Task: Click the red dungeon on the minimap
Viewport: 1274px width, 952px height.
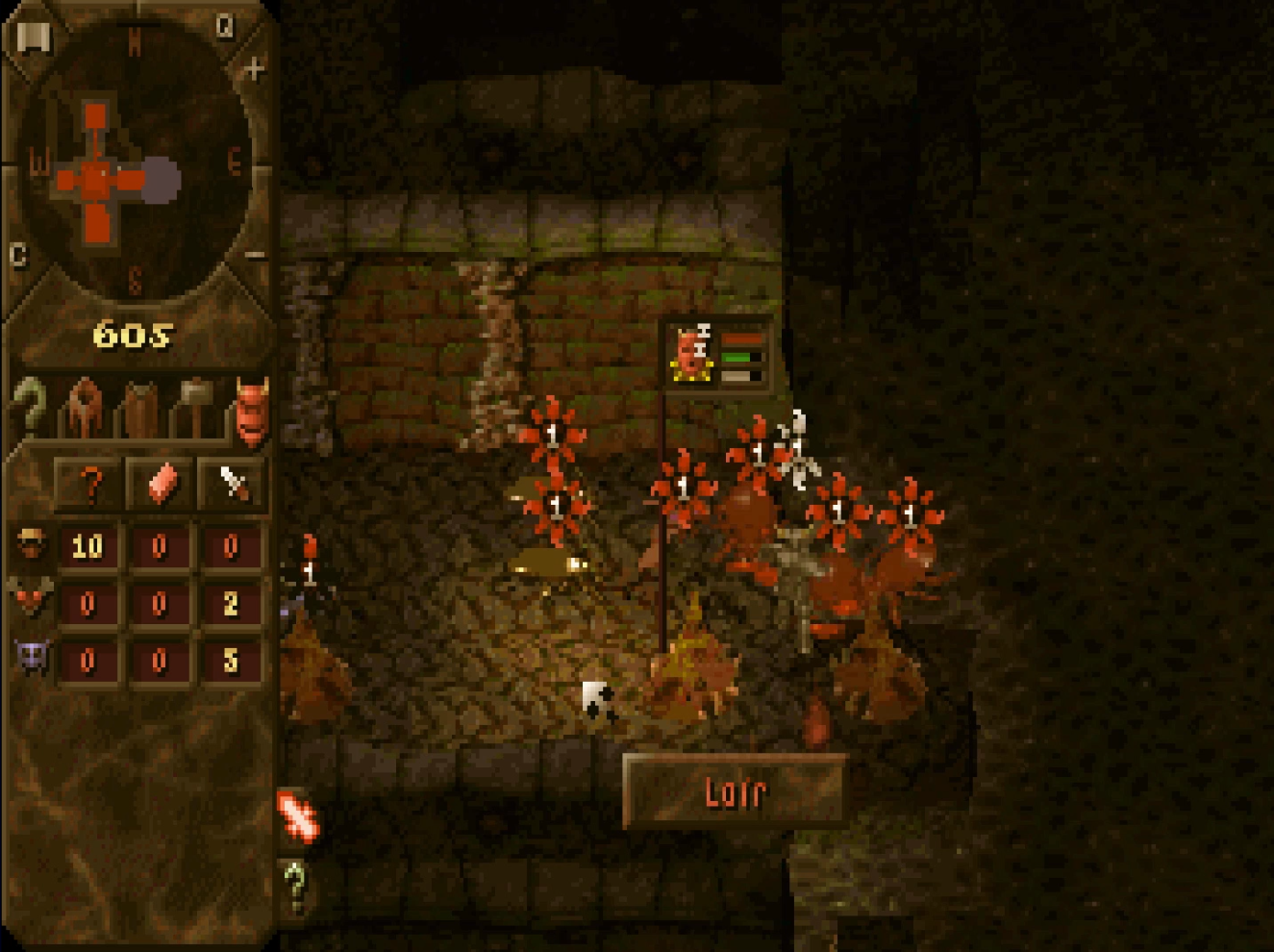Action: point(96,178)
